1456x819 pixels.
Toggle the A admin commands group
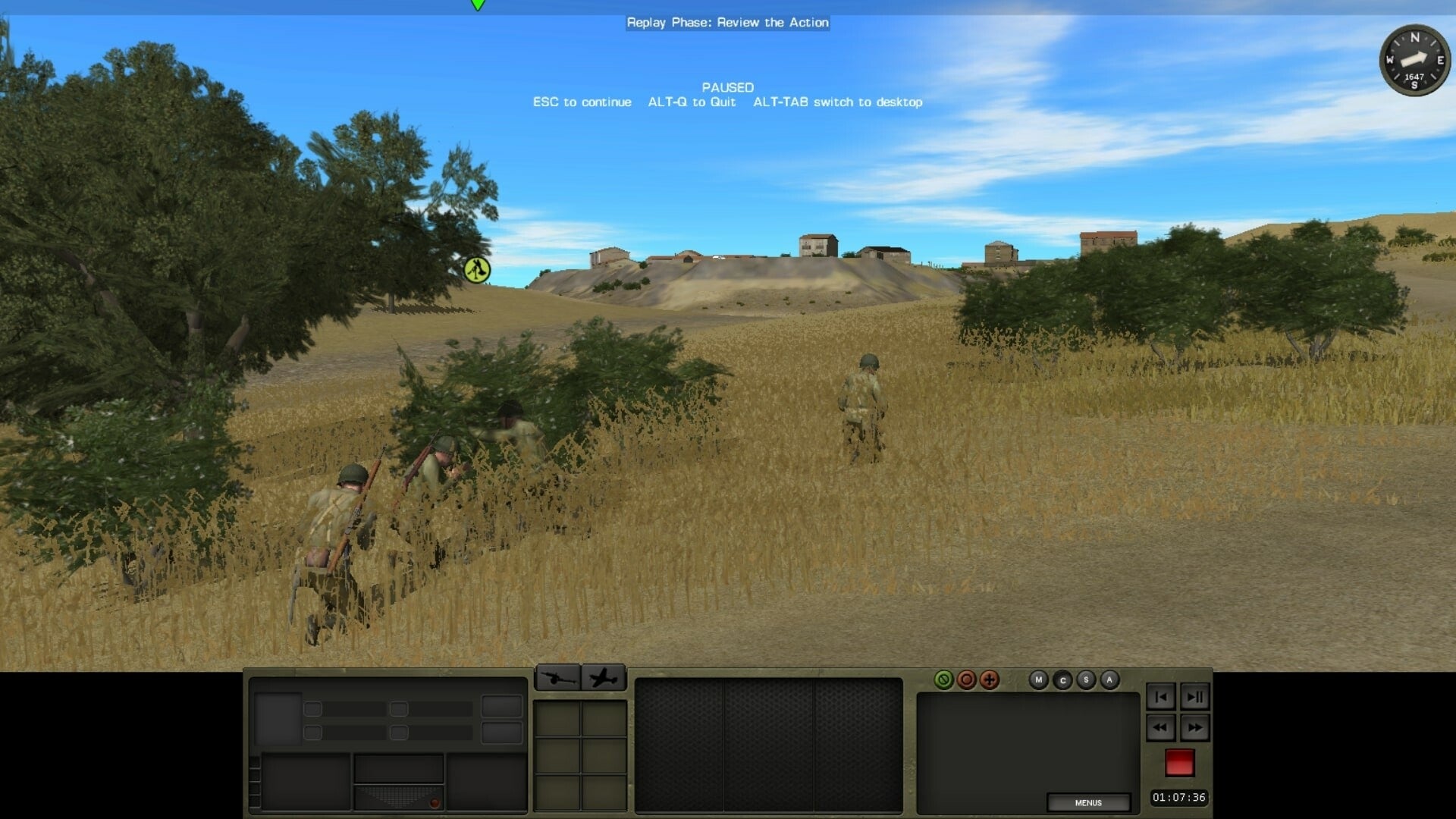1109,680
